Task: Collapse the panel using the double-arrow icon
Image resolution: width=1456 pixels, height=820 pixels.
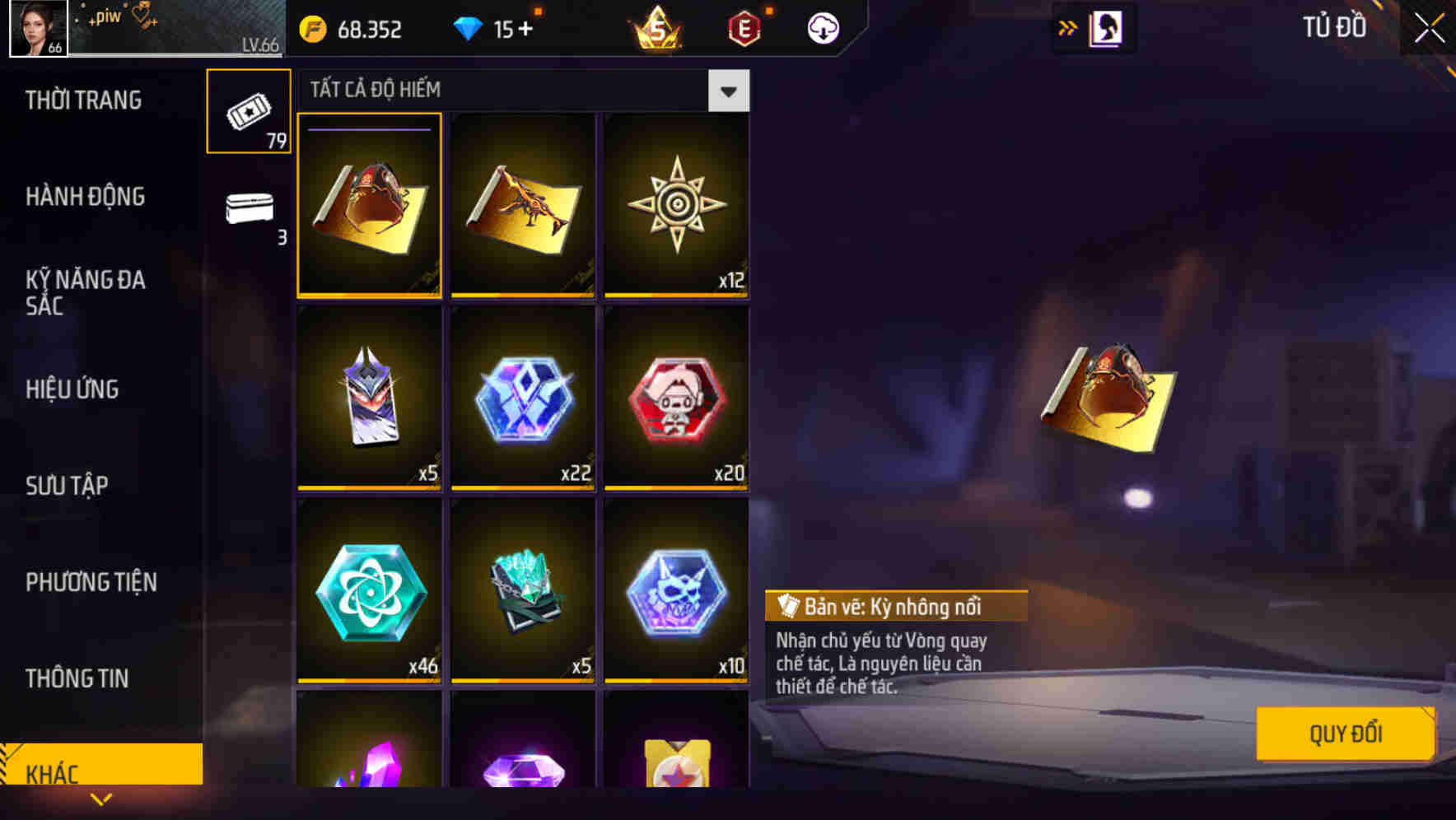Action: (1068, 27)
